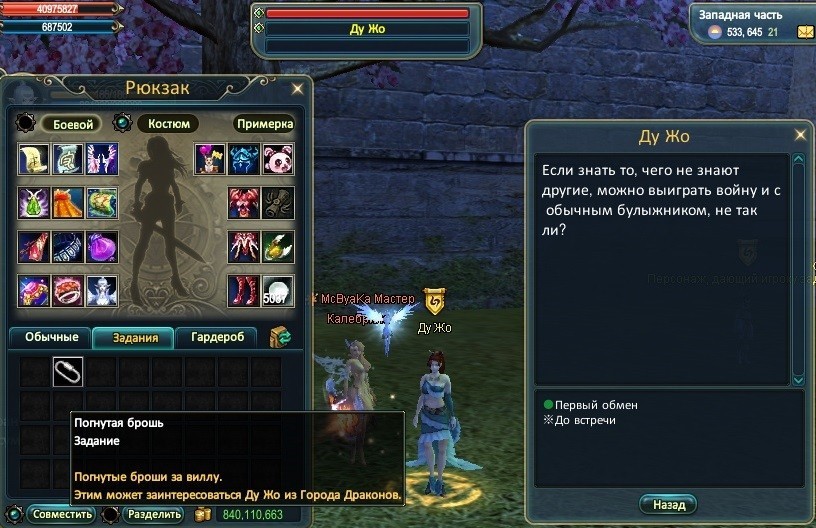This screenshot has height=528, width=816.
Task: Select the red ring equipment slot
Action: 68,290
